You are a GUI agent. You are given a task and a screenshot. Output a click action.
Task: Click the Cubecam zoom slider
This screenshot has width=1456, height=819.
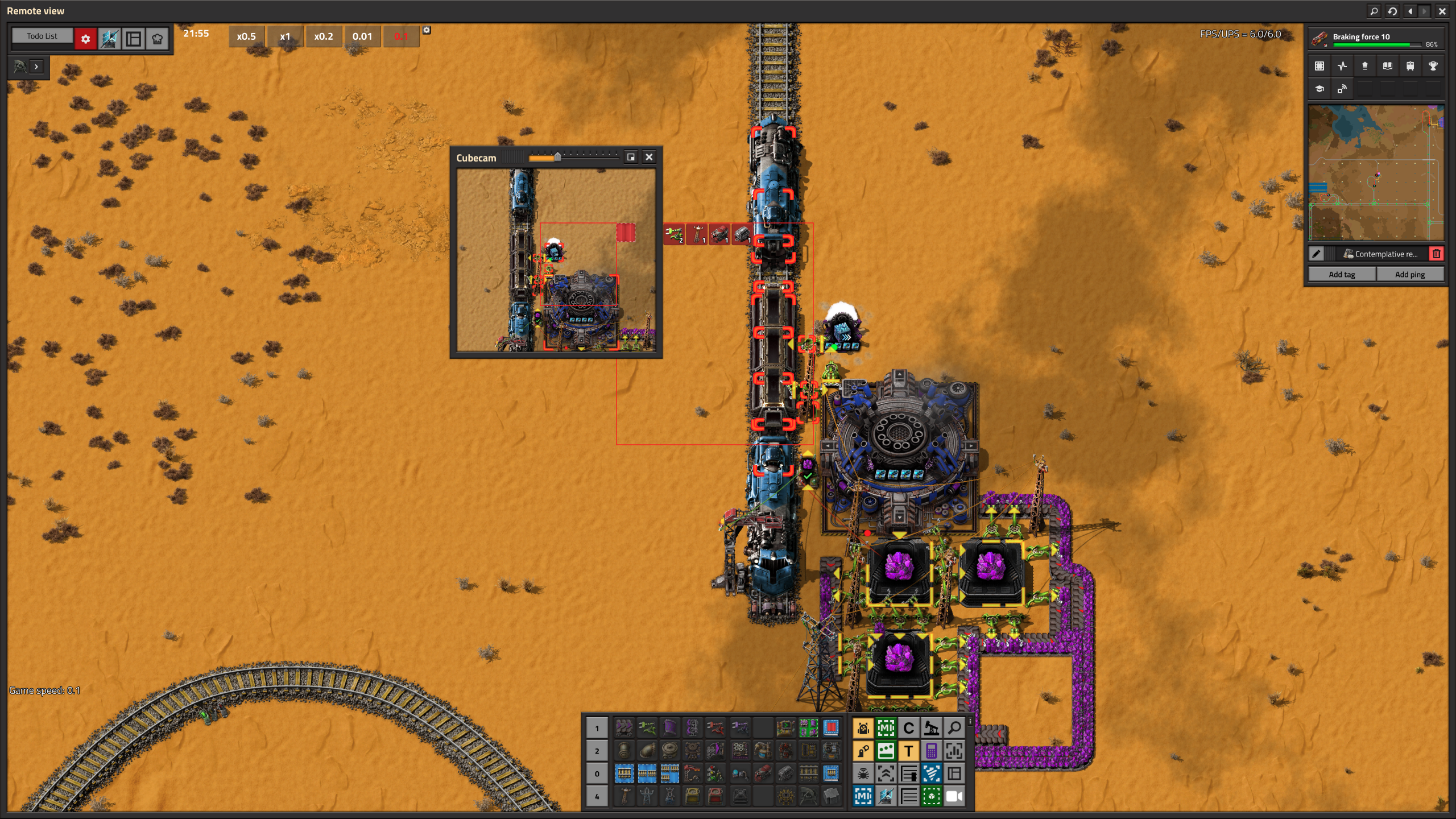tap(557, 158)
